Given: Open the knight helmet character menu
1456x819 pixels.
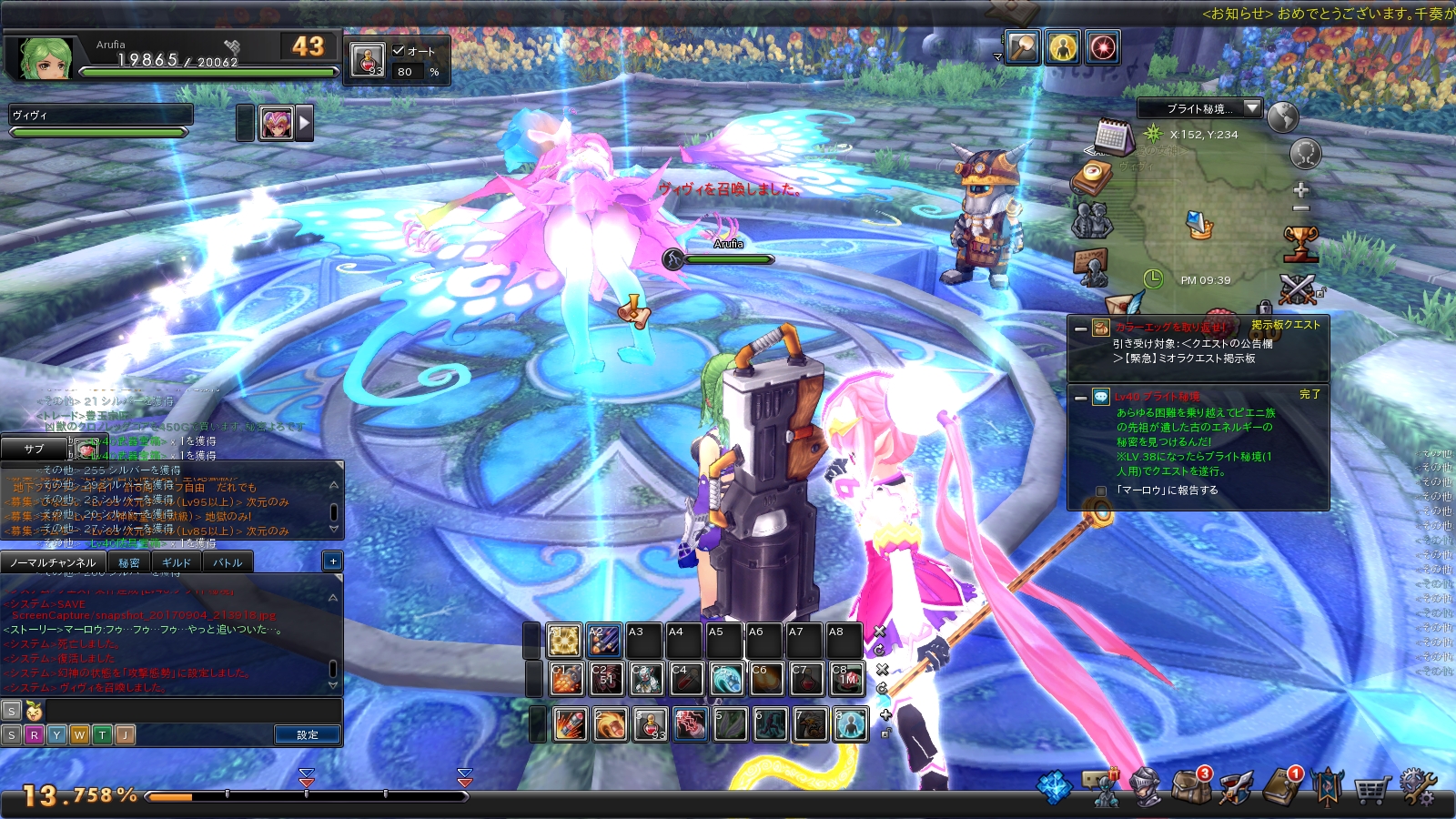Looking at the screenshot, I should pos(1145,786).
